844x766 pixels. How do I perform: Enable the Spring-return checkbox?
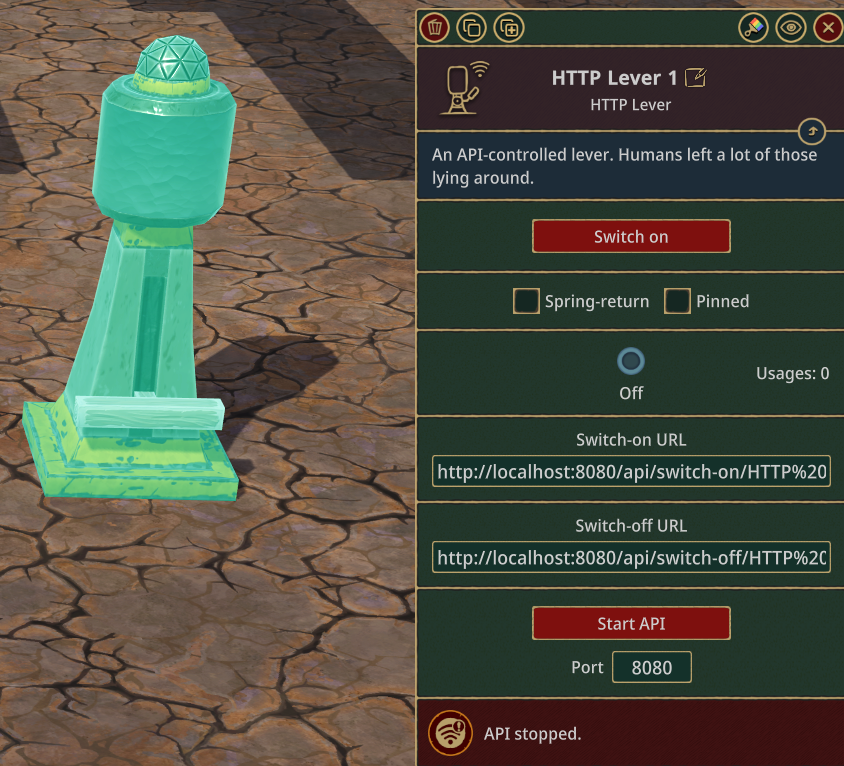point(526,301)
